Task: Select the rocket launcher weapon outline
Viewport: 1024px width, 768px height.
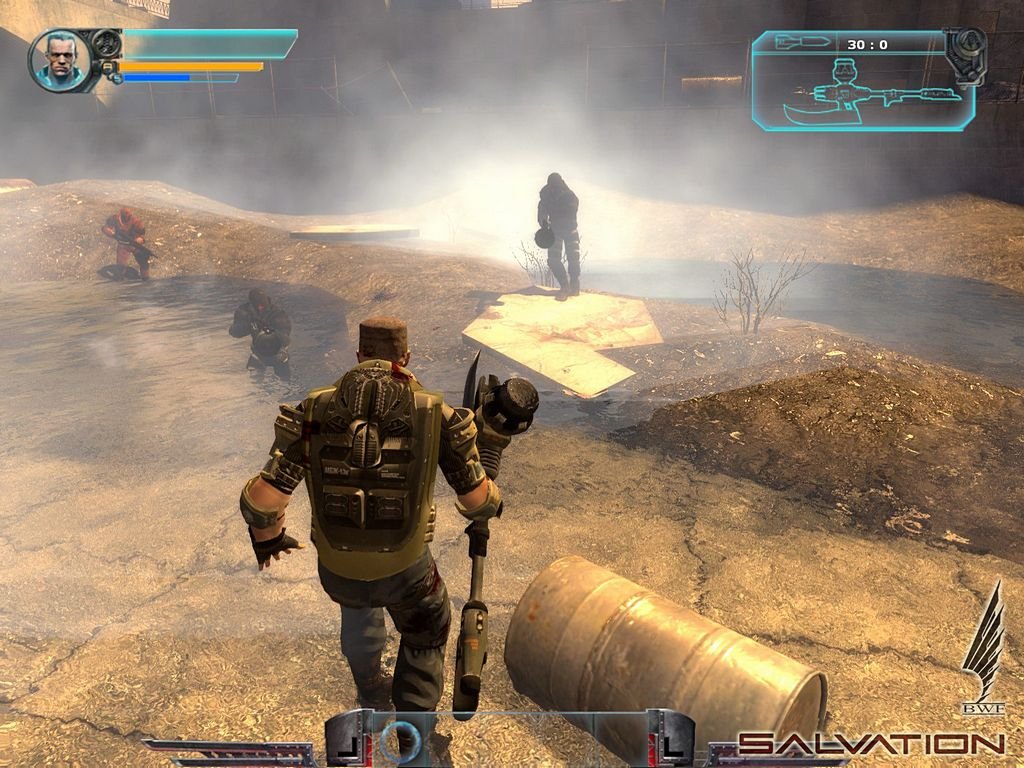Action: (x=868, y=94)
